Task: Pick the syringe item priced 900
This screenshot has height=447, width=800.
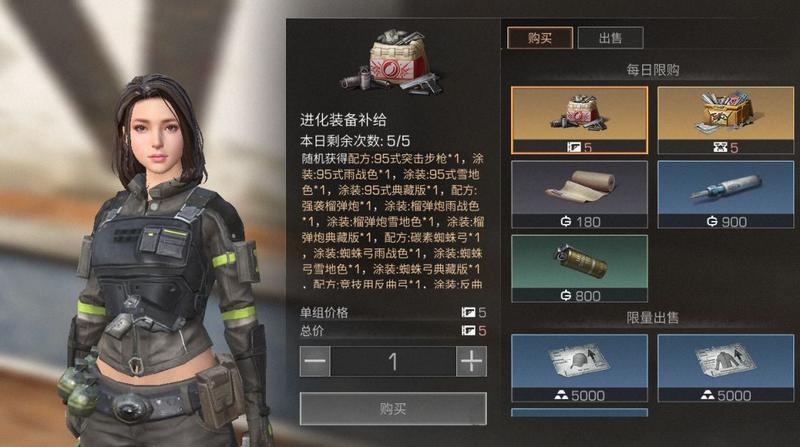Action: [725, 194]
